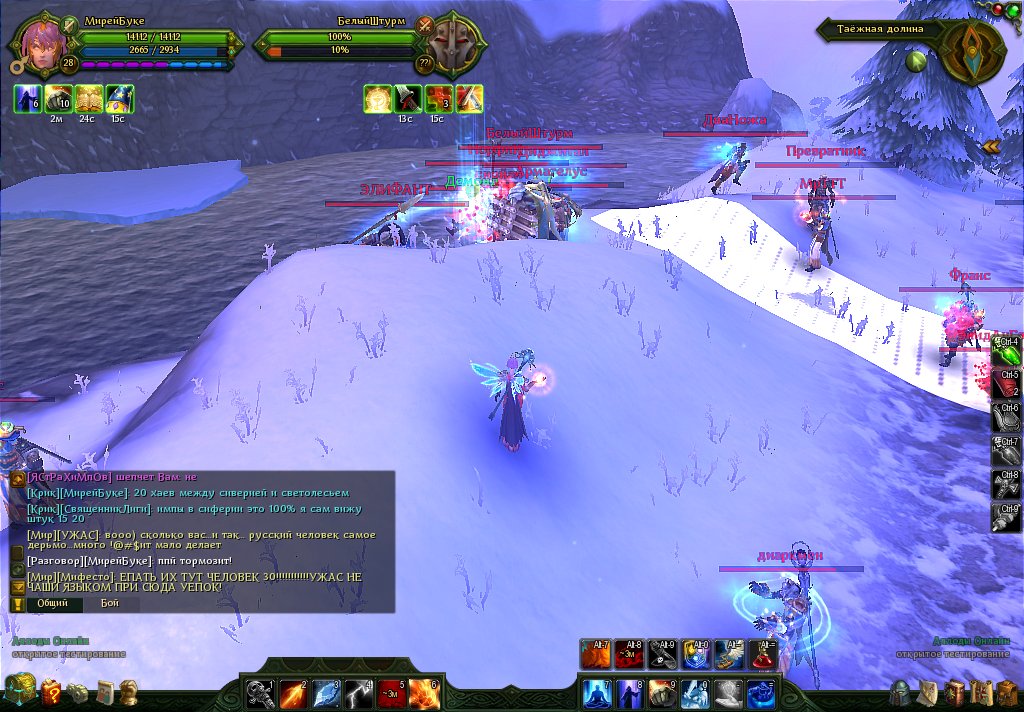Viewport: 1024px width, 712px height.
Task: Expand the double-arrow panel under the minimap
Action: [991, 147]
